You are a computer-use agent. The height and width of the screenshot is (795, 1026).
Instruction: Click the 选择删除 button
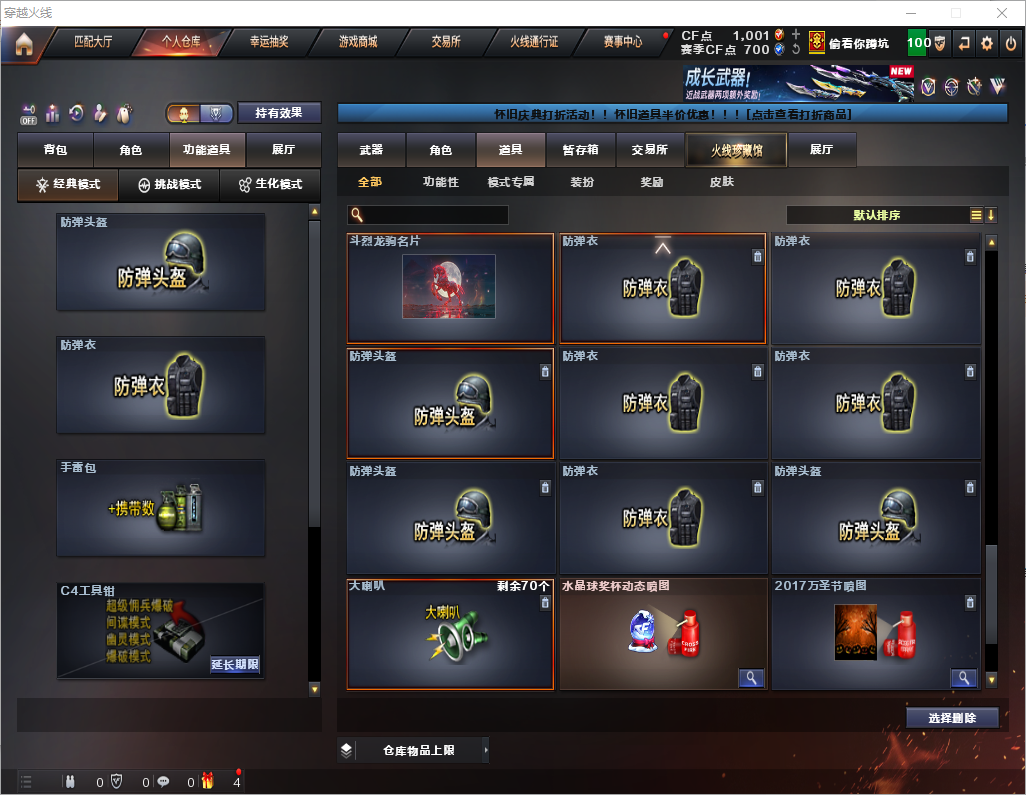pyautogui.click(x=952, y=718)
